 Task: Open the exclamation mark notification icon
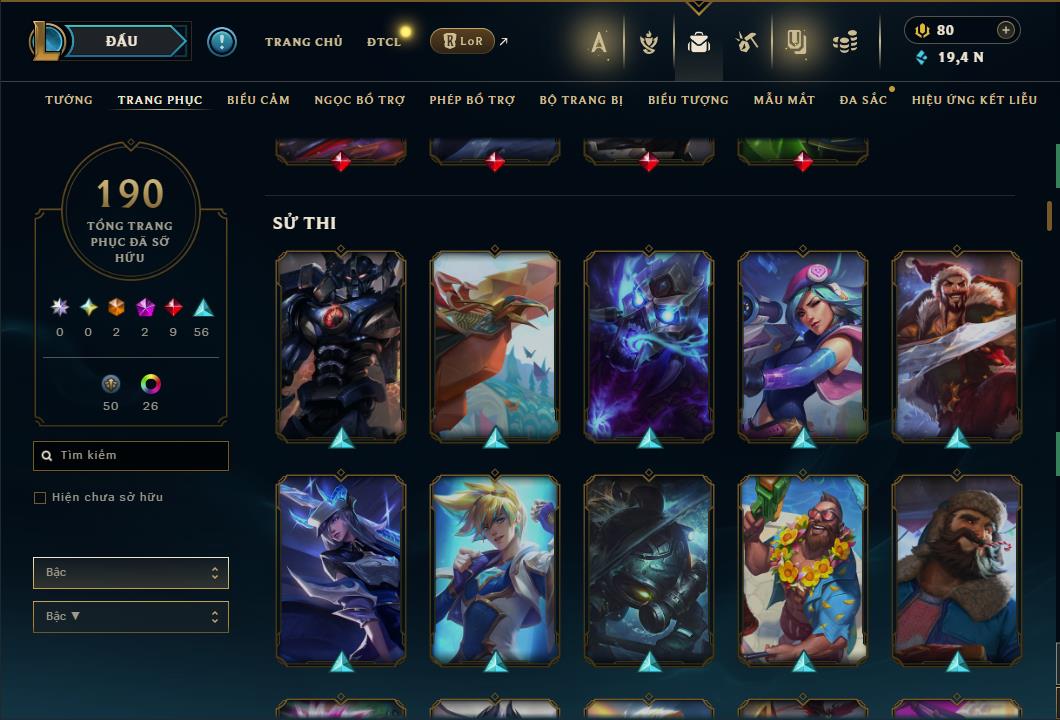[221, 42]
